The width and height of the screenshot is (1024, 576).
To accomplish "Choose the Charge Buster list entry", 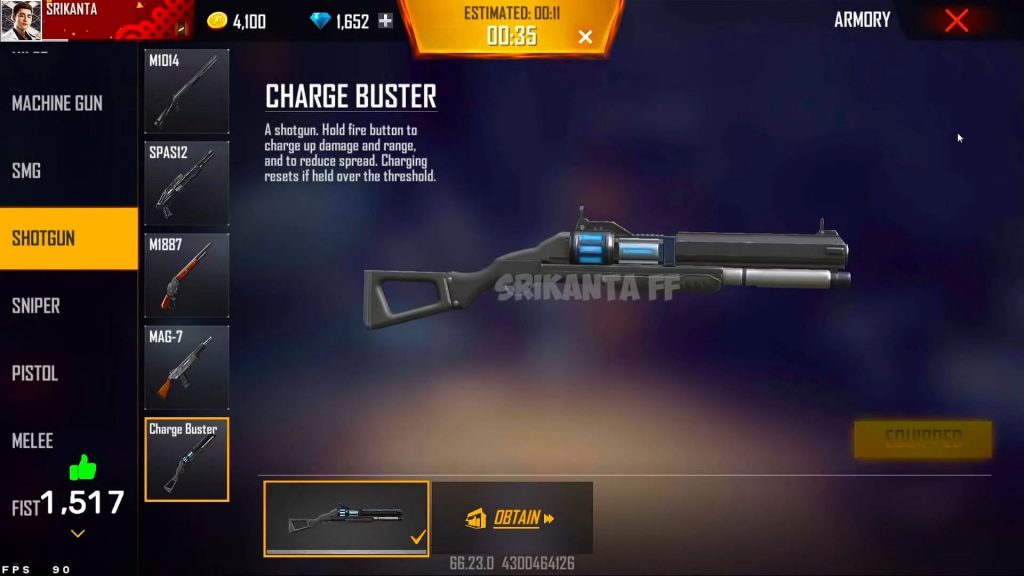I will tap(187, 459).
